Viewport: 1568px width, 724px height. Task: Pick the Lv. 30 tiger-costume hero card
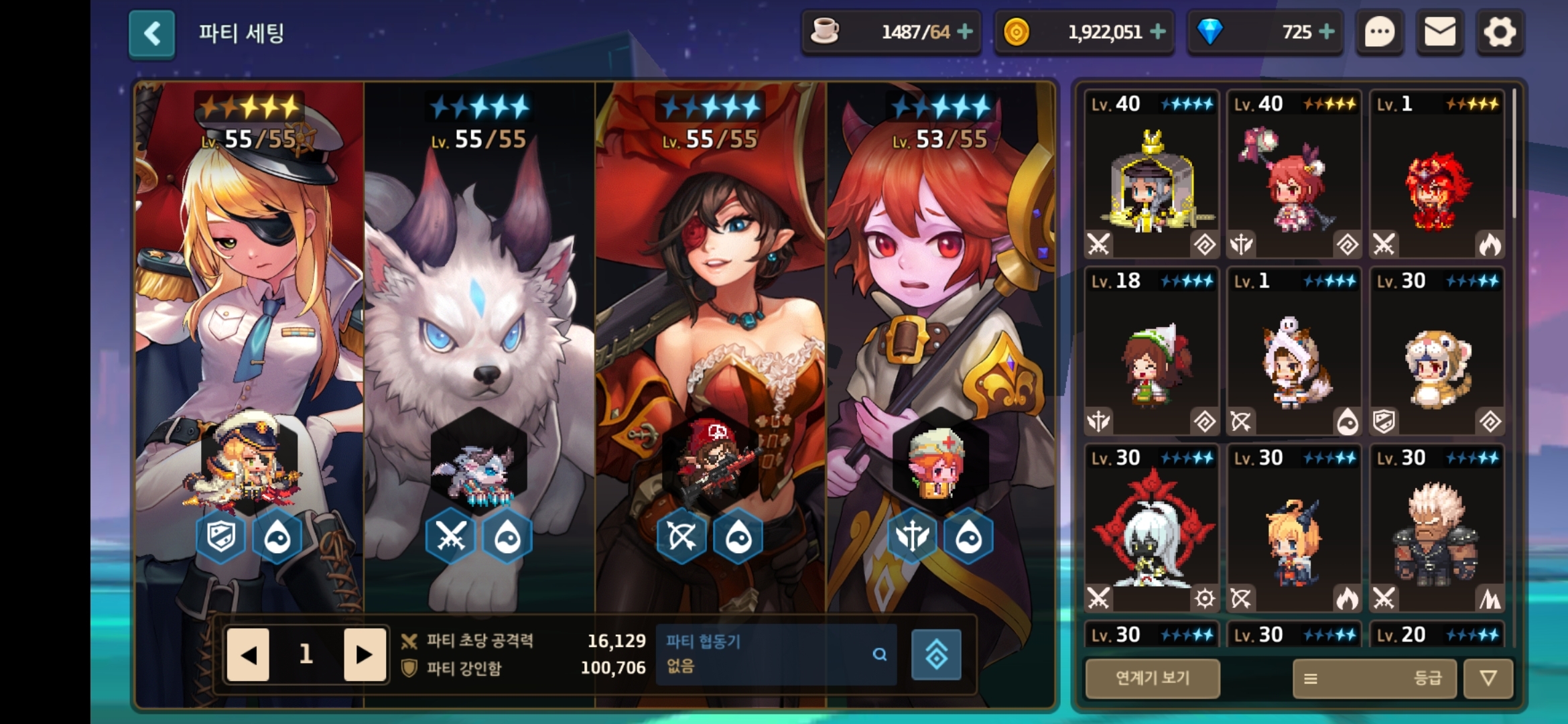click(1437, 351)
